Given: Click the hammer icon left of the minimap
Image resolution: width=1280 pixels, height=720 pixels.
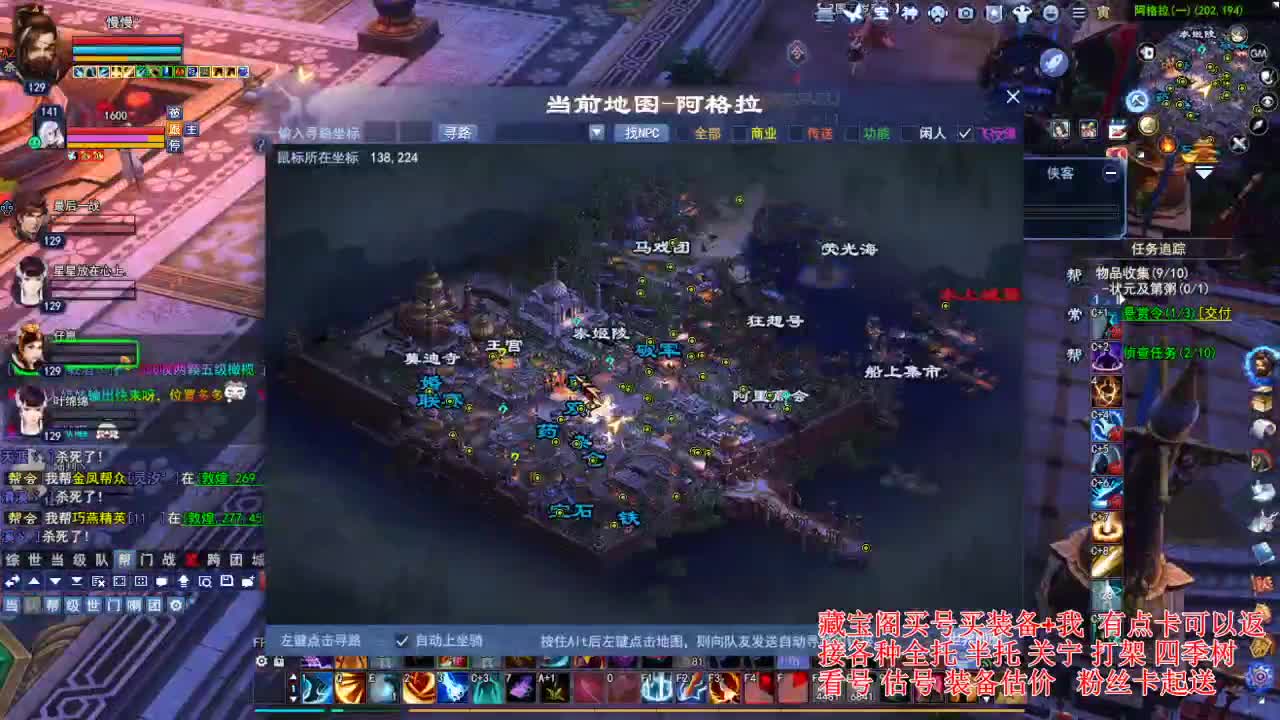Looking at the screenshot, I should tap(1138, 100).
